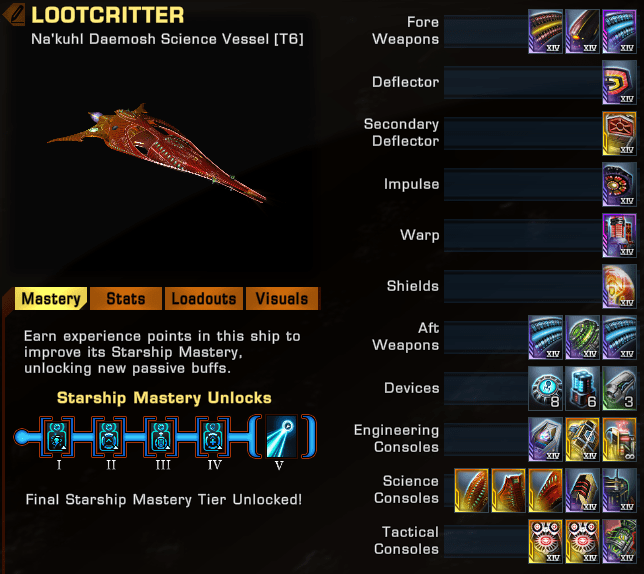The height and width of the screenshot is (574, 644).
Task: Select the Impulse engine slot
Action: pyautogui.click(x=620, y=185)
